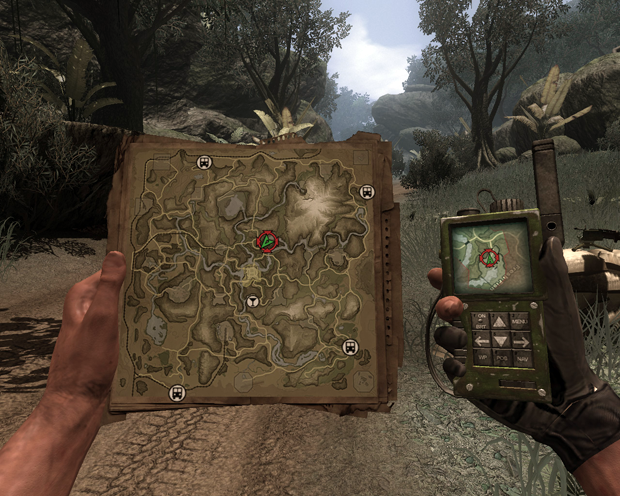Select the northwest bus station marker
Screen dimensions: 620x496
coord(204,163)
